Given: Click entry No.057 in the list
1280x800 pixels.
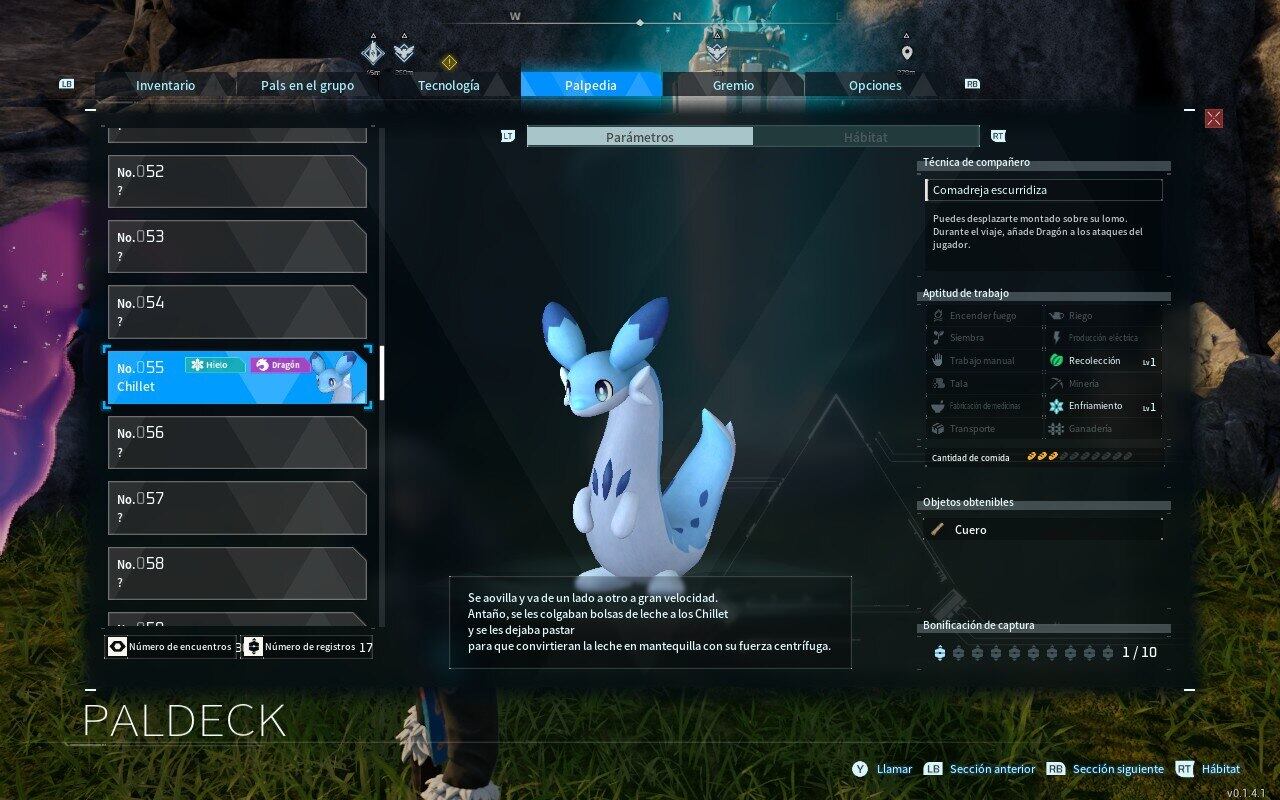Looking at the screenshot, I should (237, 508).
